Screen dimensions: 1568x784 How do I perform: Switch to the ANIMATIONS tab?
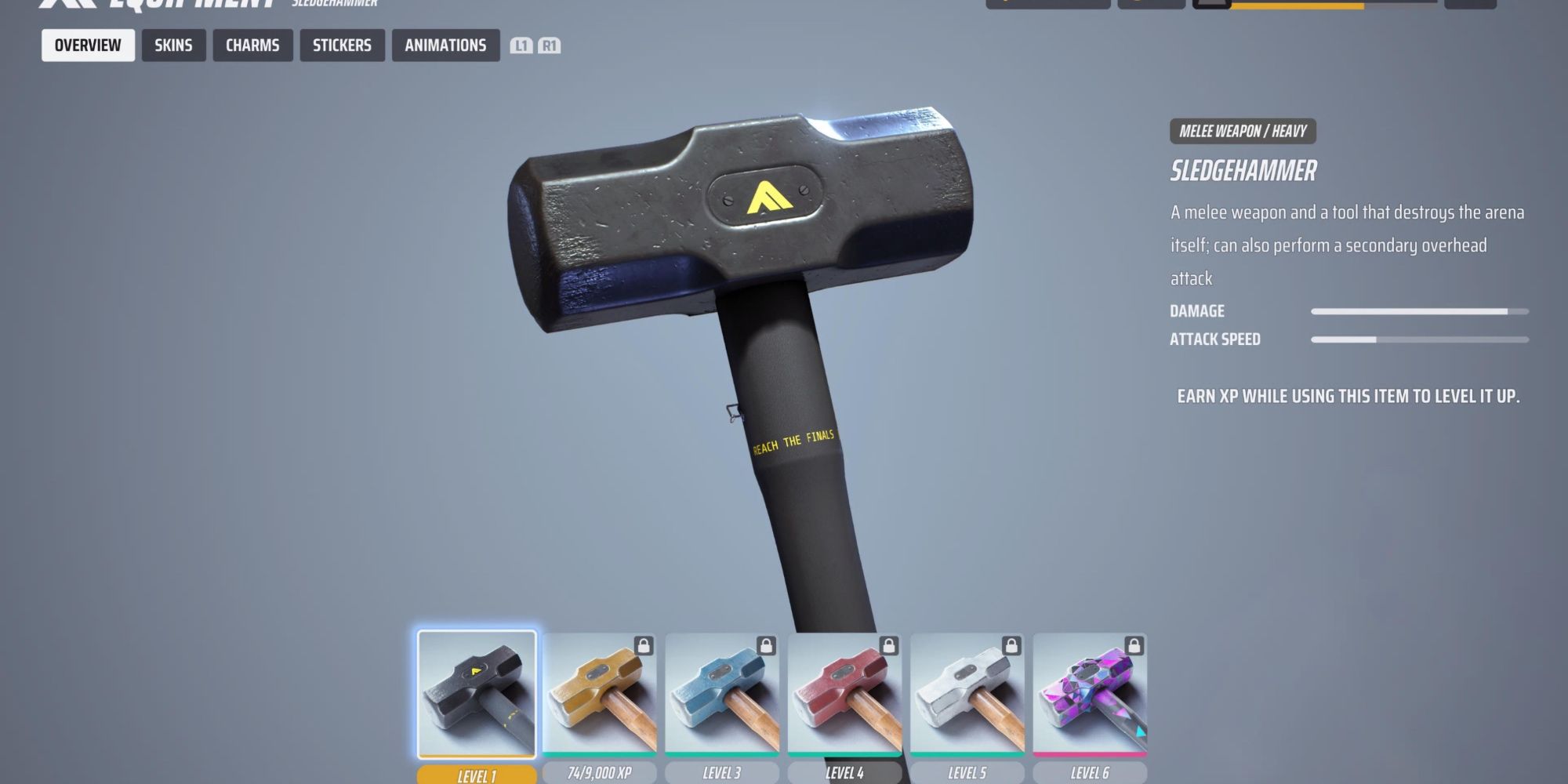[x=445, y=45]
